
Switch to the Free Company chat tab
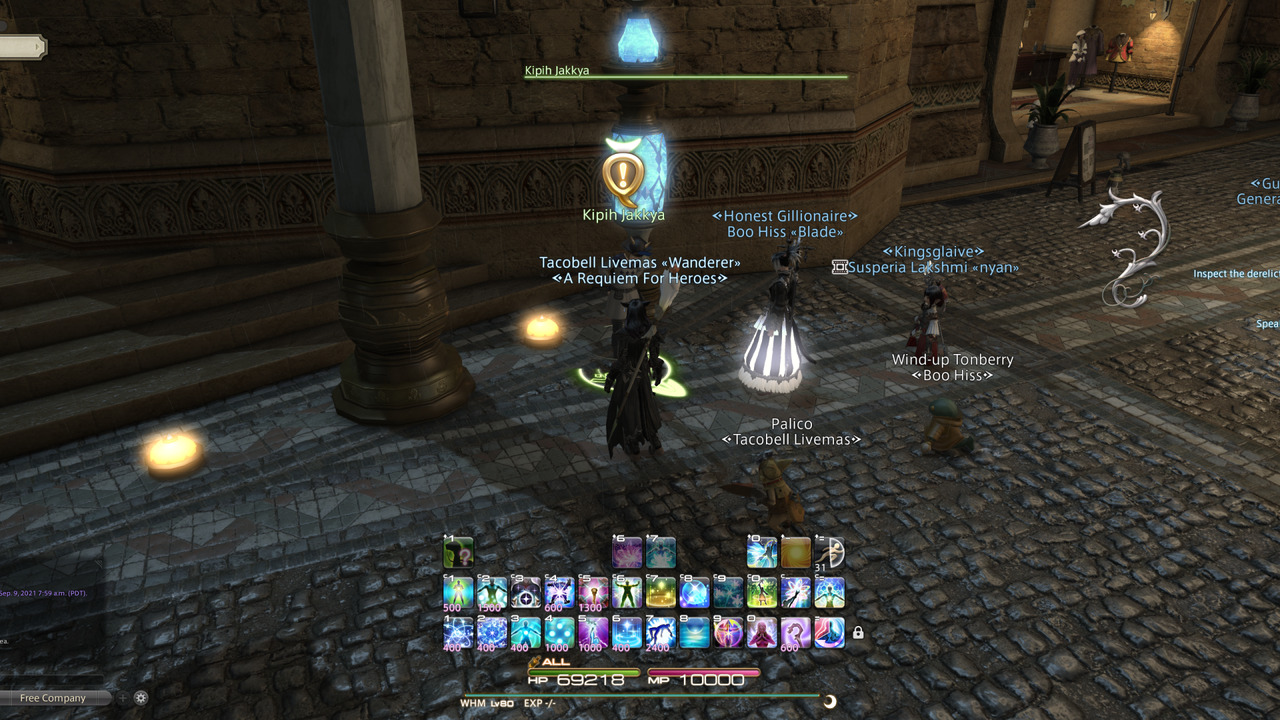(x=55, y=697)
